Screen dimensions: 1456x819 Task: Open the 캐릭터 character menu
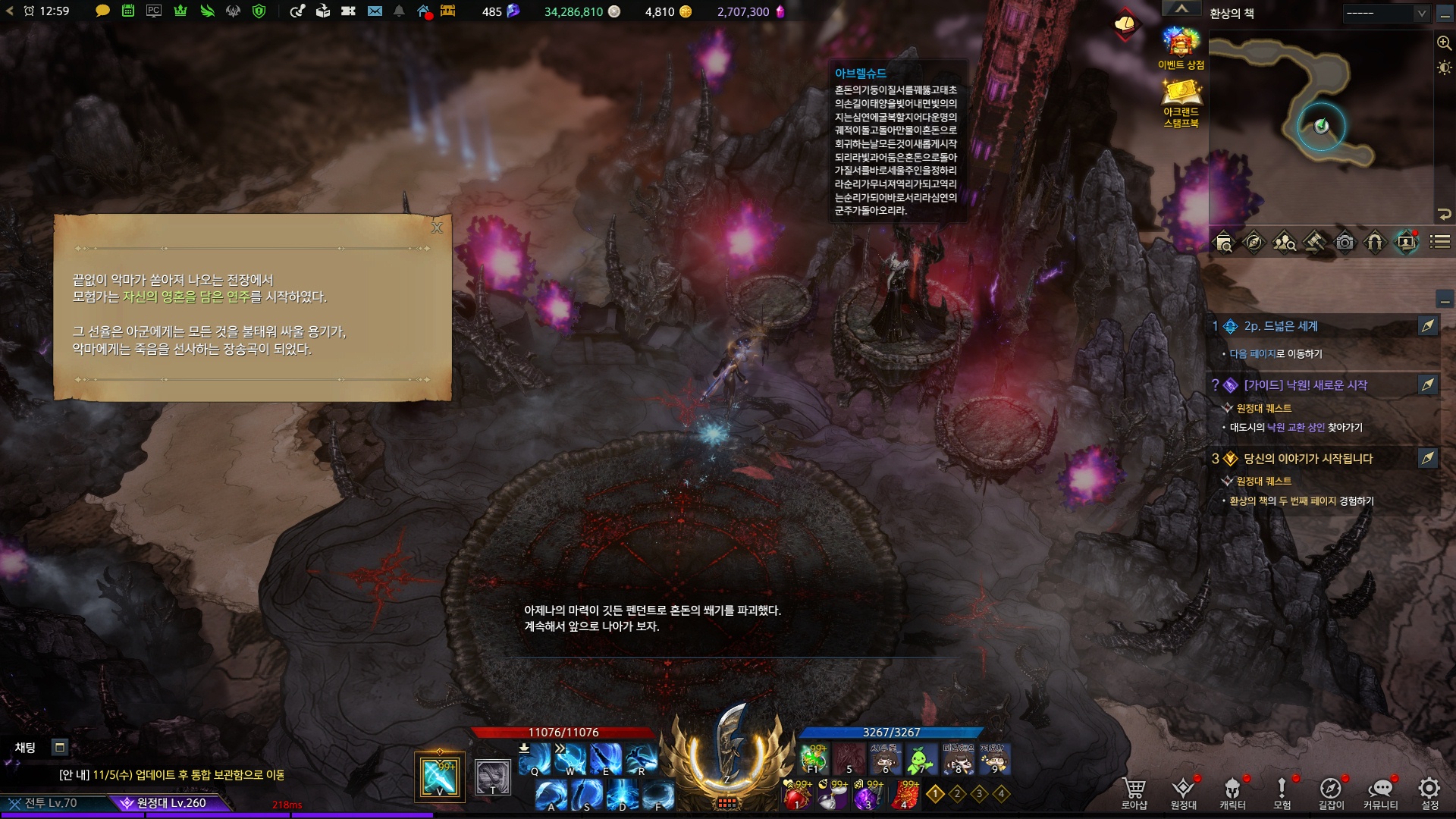[1232, 792]
